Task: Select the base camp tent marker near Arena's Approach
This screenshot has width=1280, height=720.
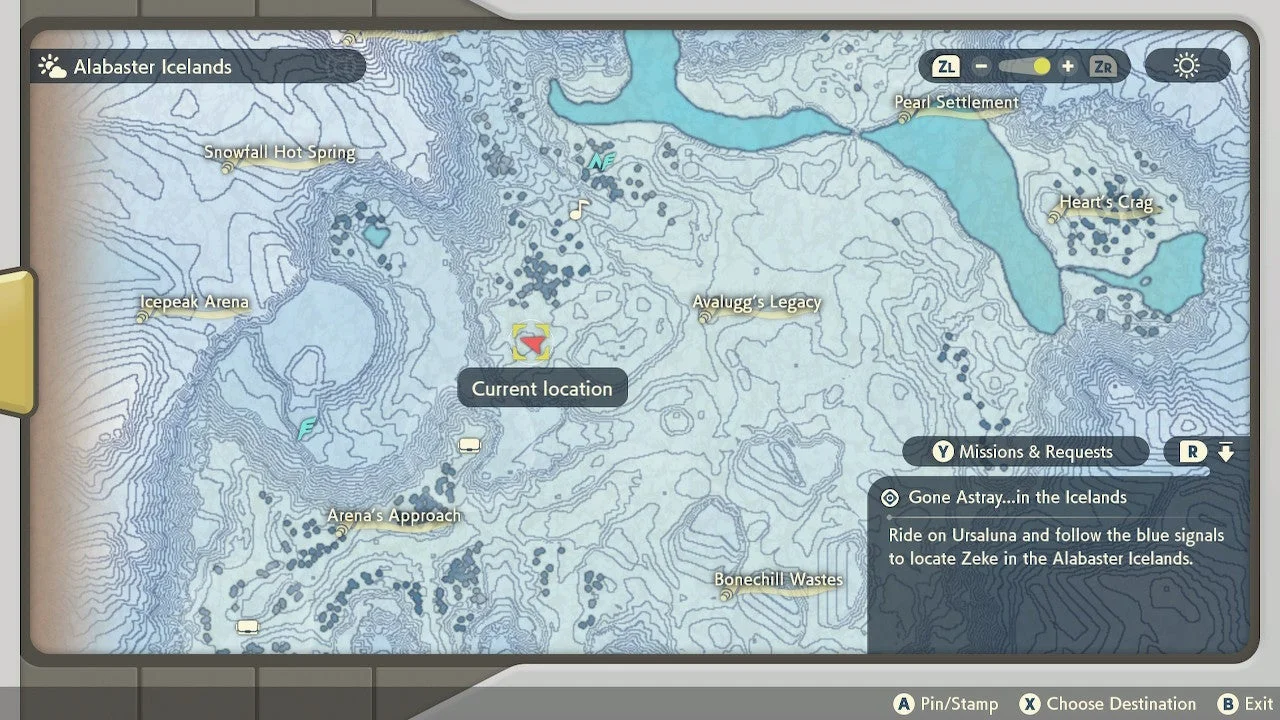Action: [x=469, y=446]
